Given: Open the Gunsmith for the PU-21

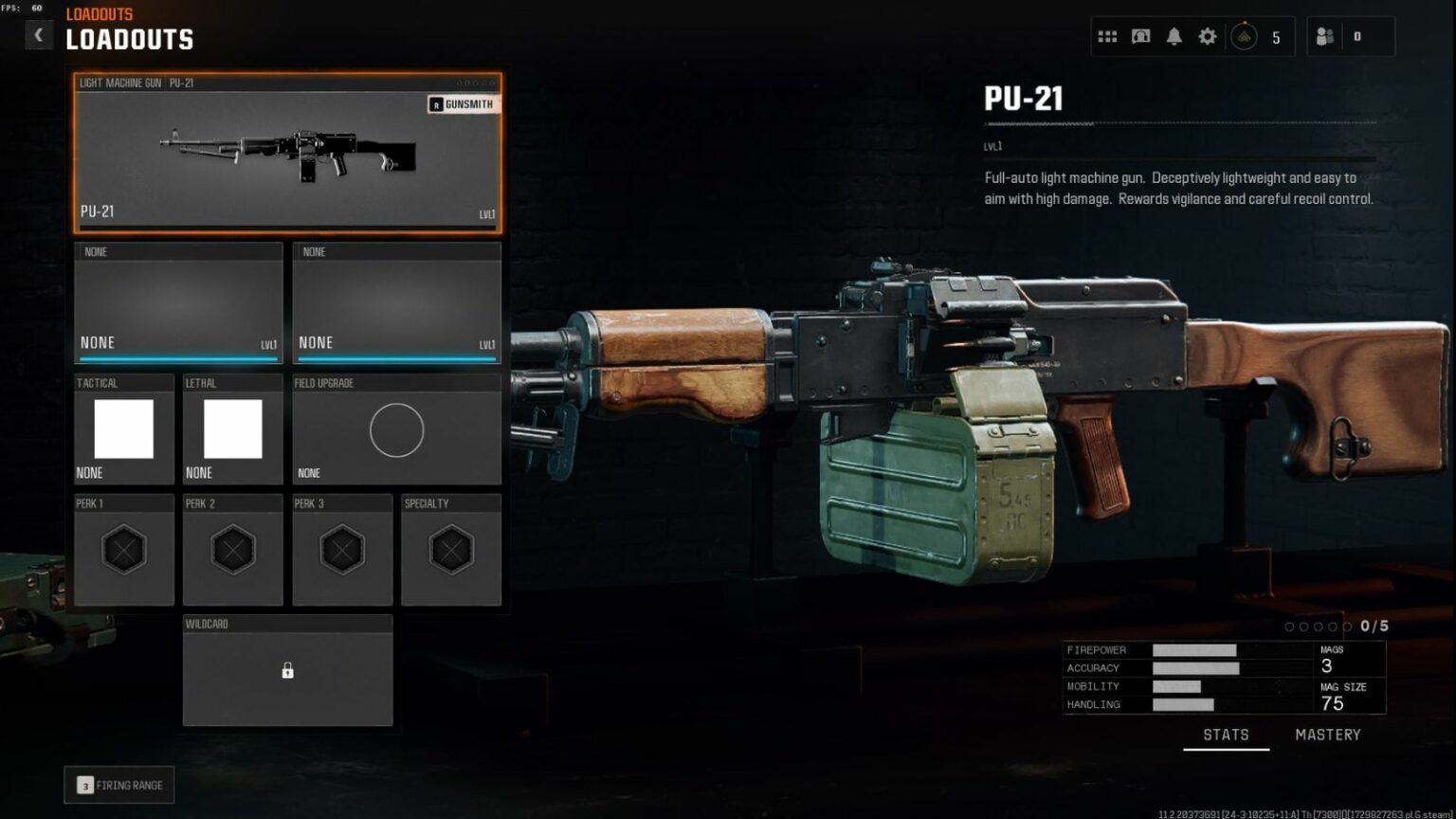Looking at the screenshot, I should click(464, 104).
